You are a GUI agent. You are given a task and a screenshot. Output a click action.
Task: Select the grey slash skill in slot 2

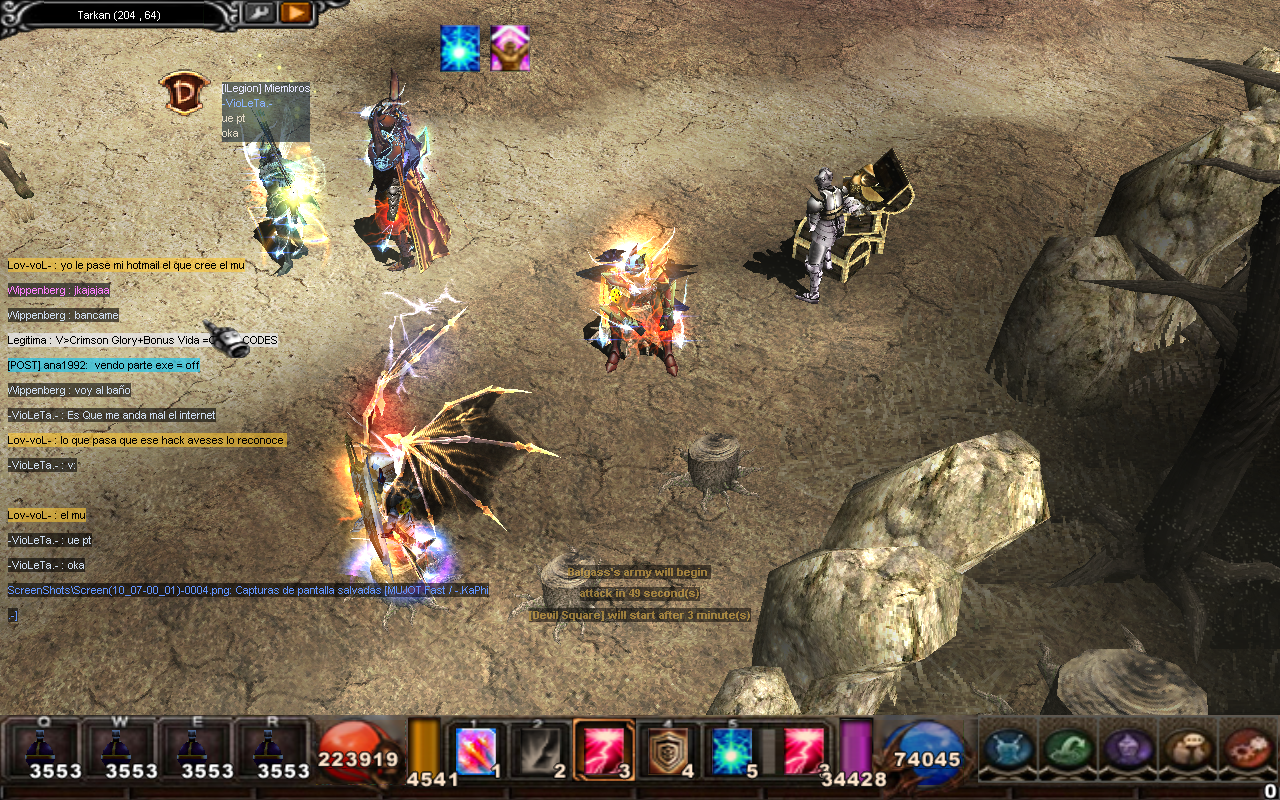tap(540, 750)
